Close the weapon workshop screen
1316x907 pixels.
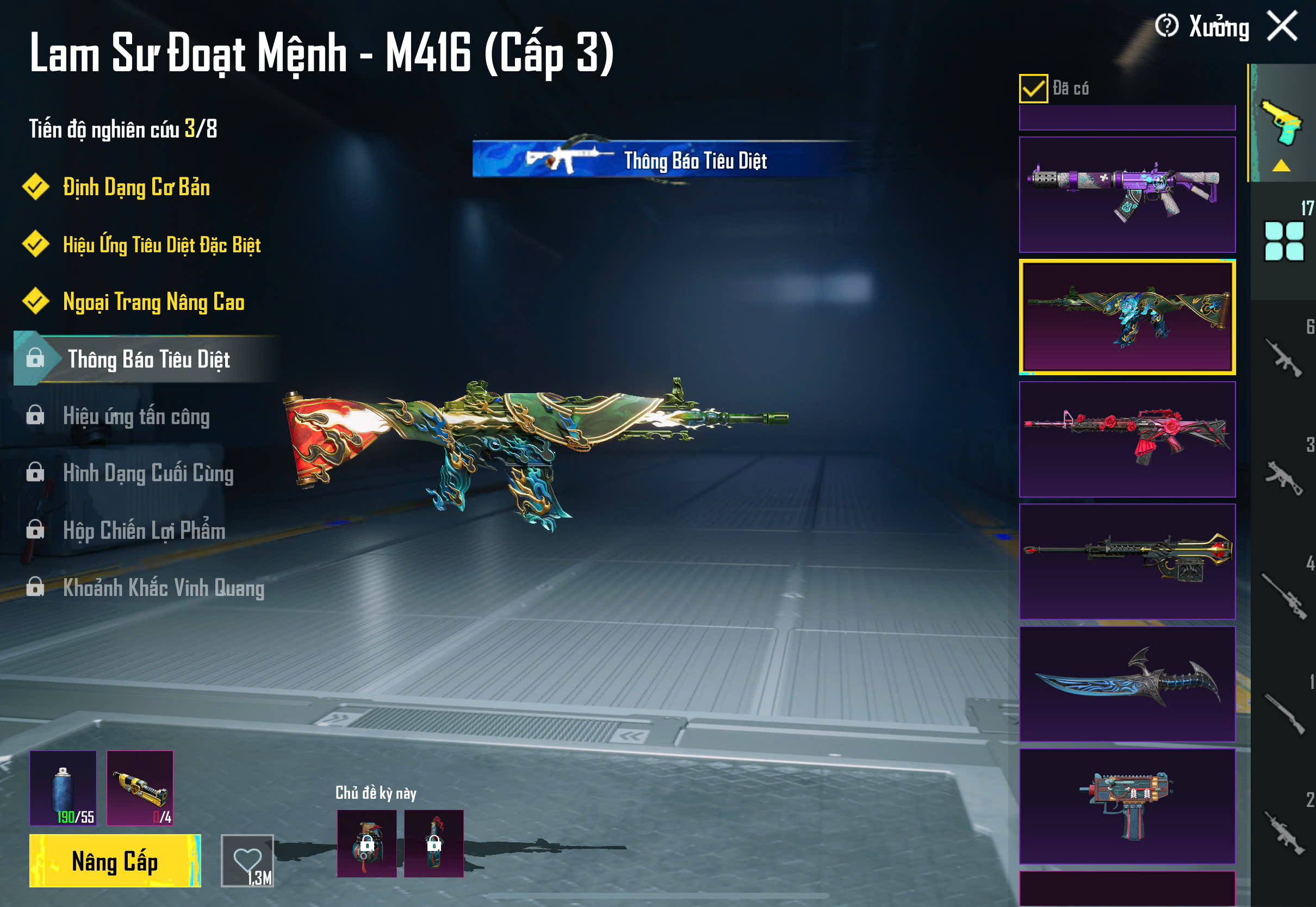tap(1282, 26)
